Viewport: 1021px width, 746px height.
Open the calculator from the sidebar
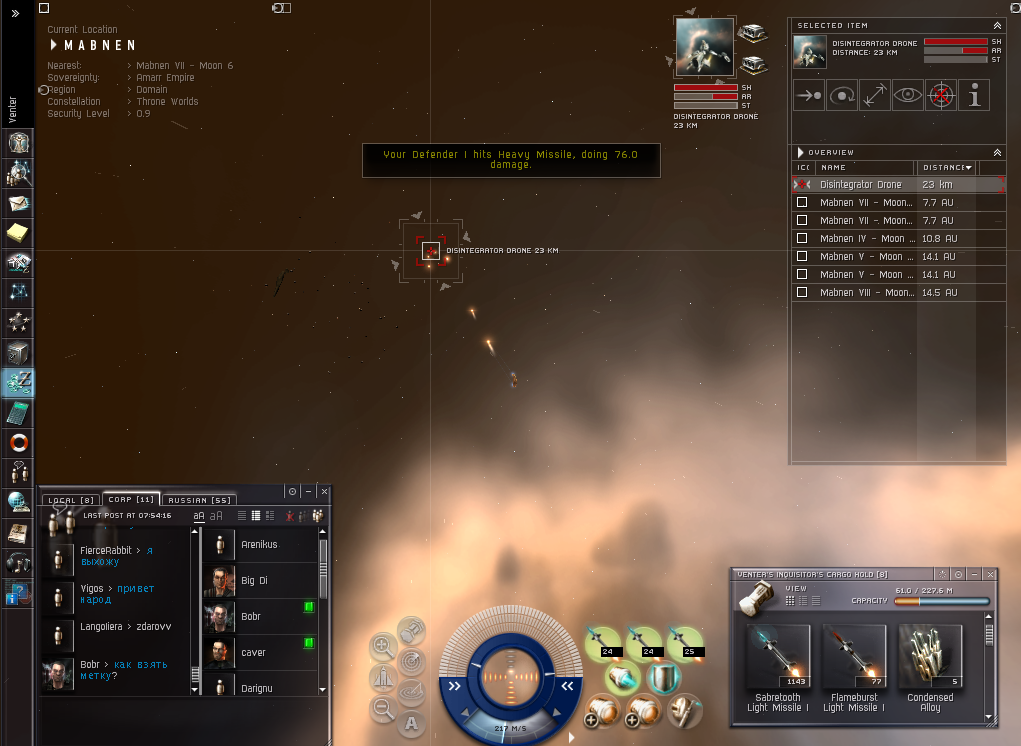click(x=18, y=412)
